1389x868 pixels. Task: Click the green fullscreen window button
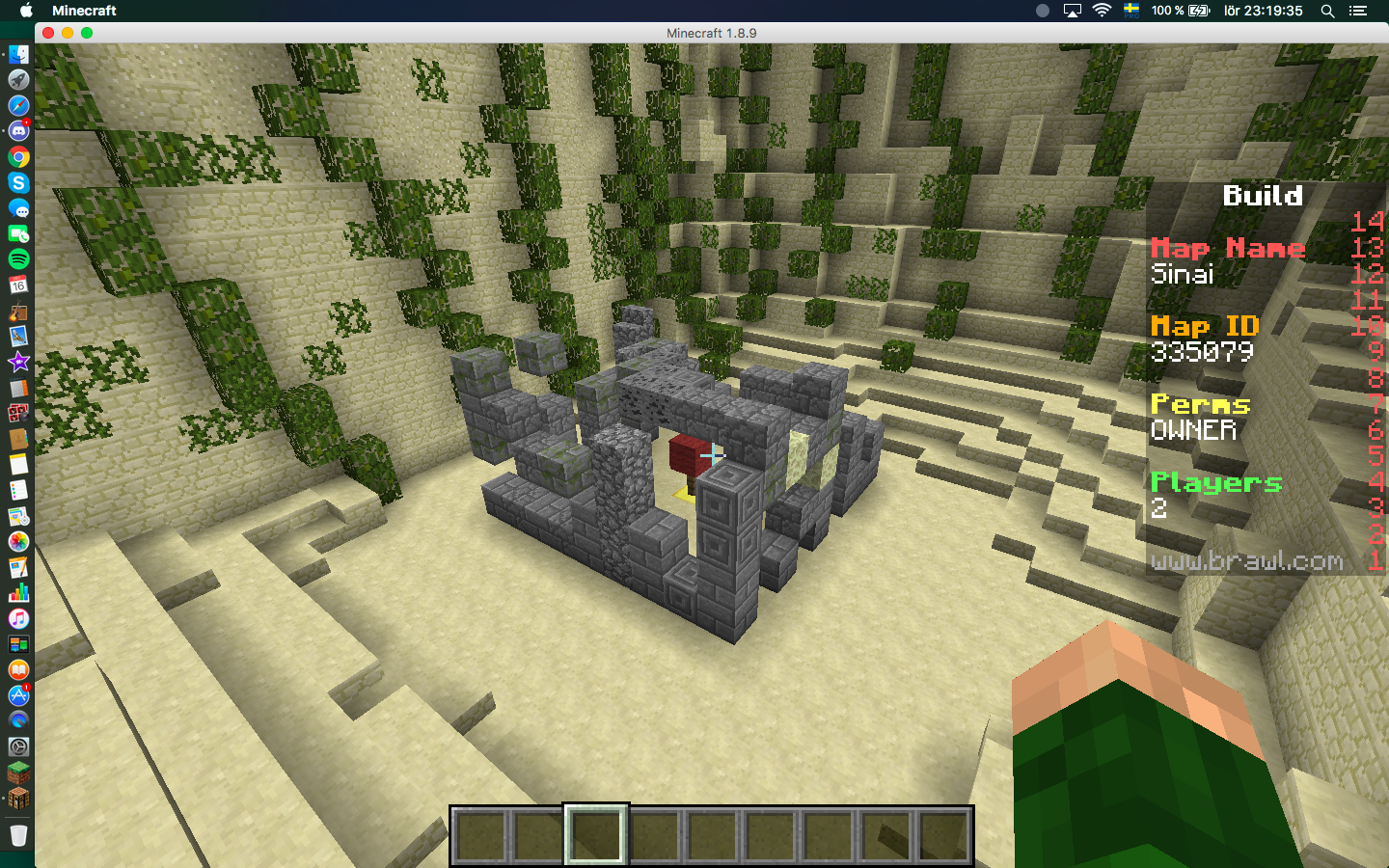click(87, 33)
